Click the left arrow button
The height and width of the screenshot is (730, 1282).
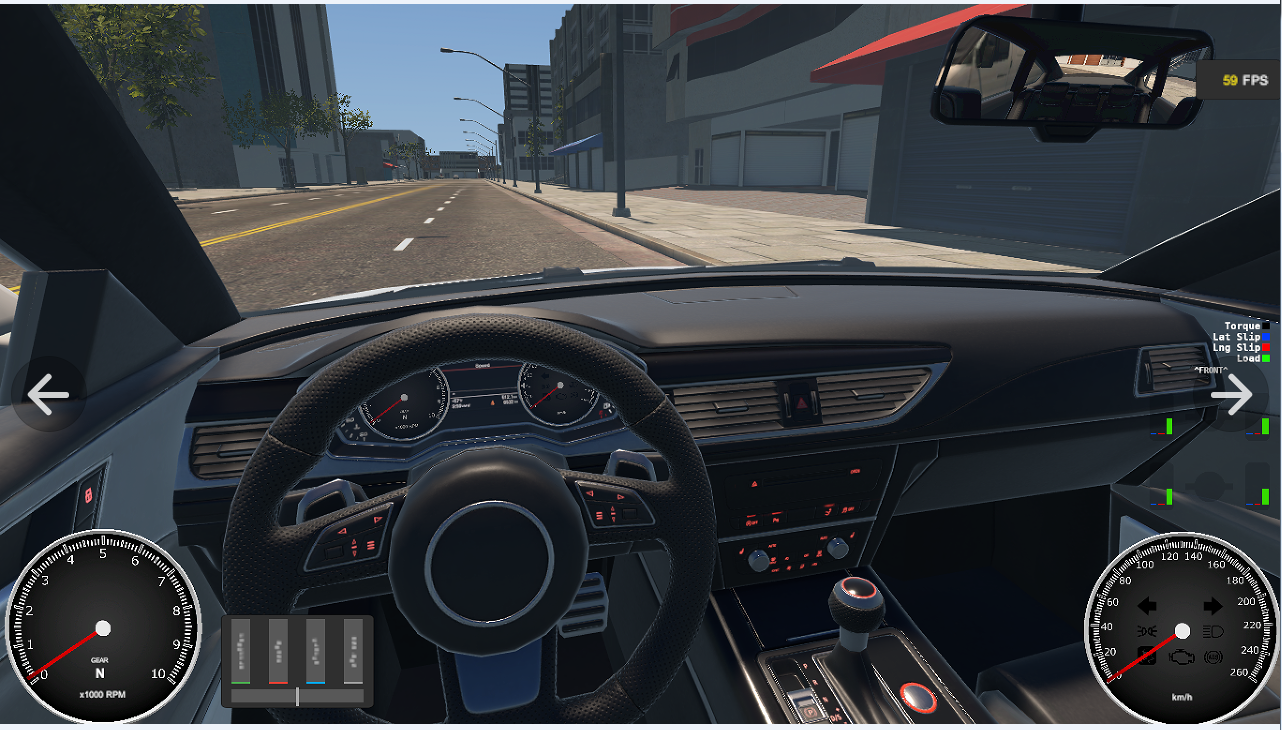coord(47,395)
